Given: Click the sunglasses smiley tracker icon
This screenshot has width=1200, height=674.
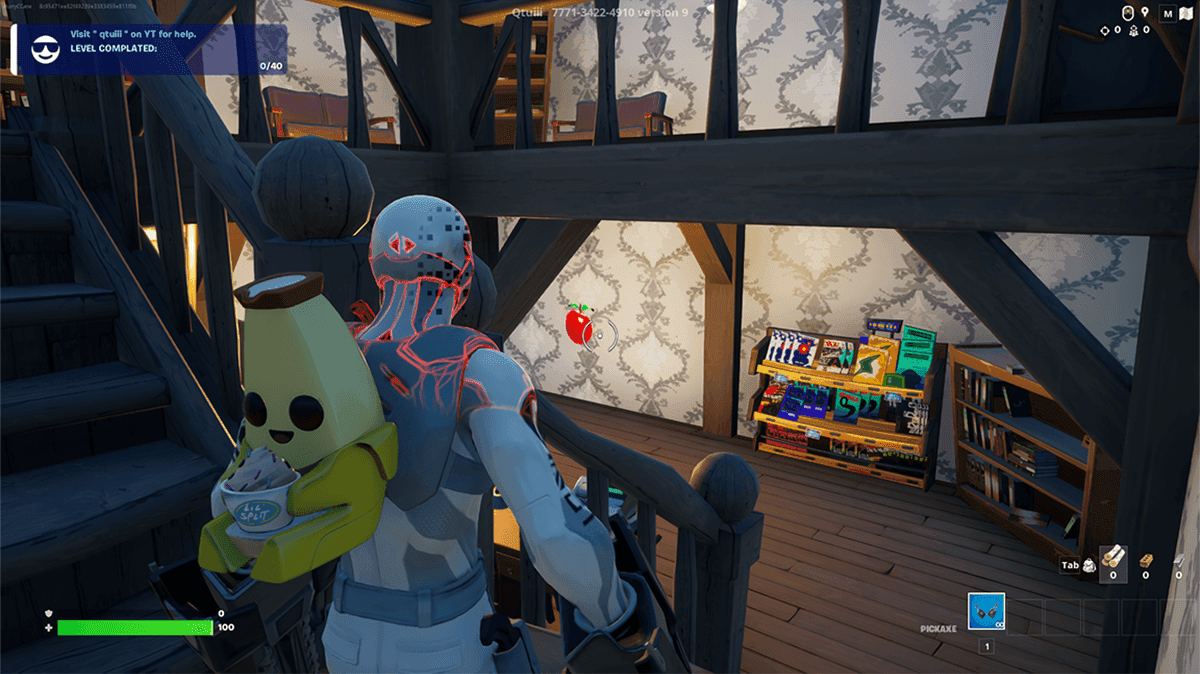Looking at the screenshot, I should 45,50.
